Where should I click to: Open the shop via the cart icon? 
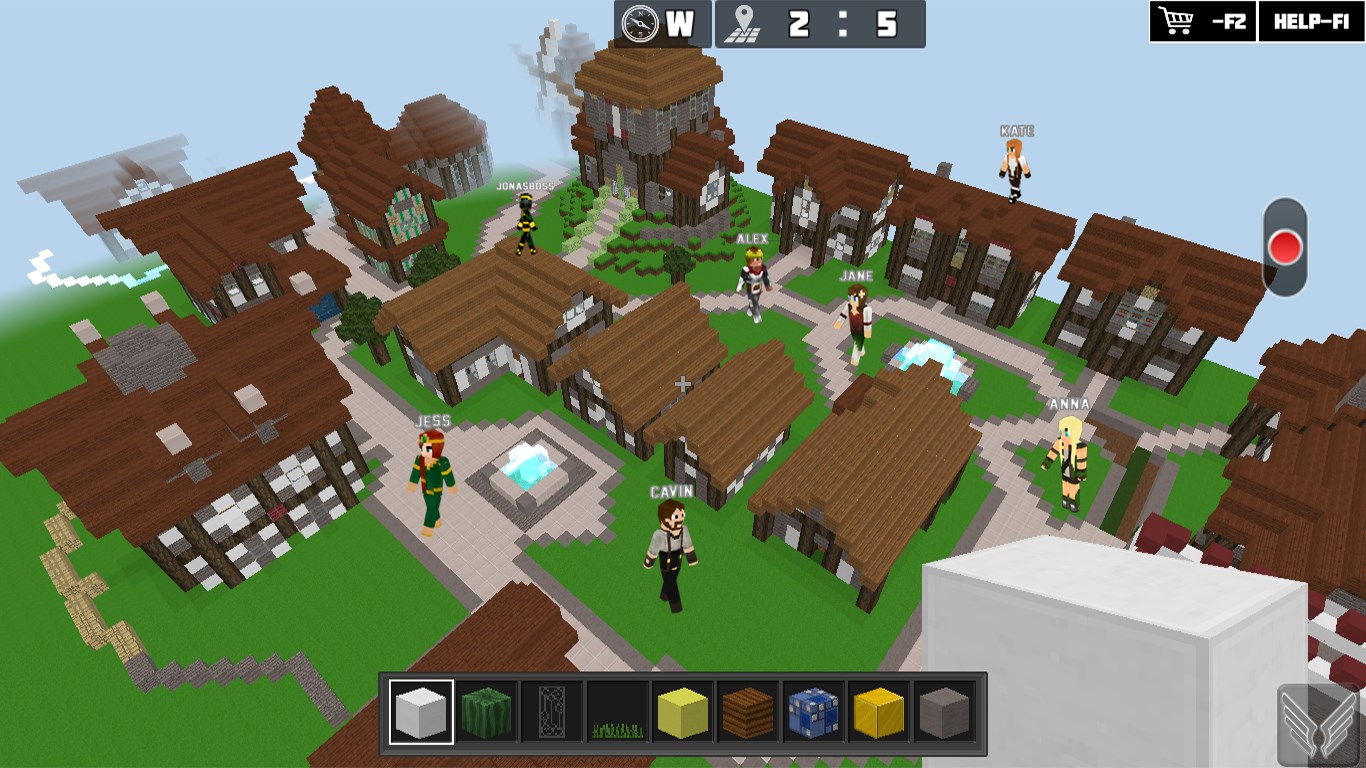click(x=1177, y=21)
